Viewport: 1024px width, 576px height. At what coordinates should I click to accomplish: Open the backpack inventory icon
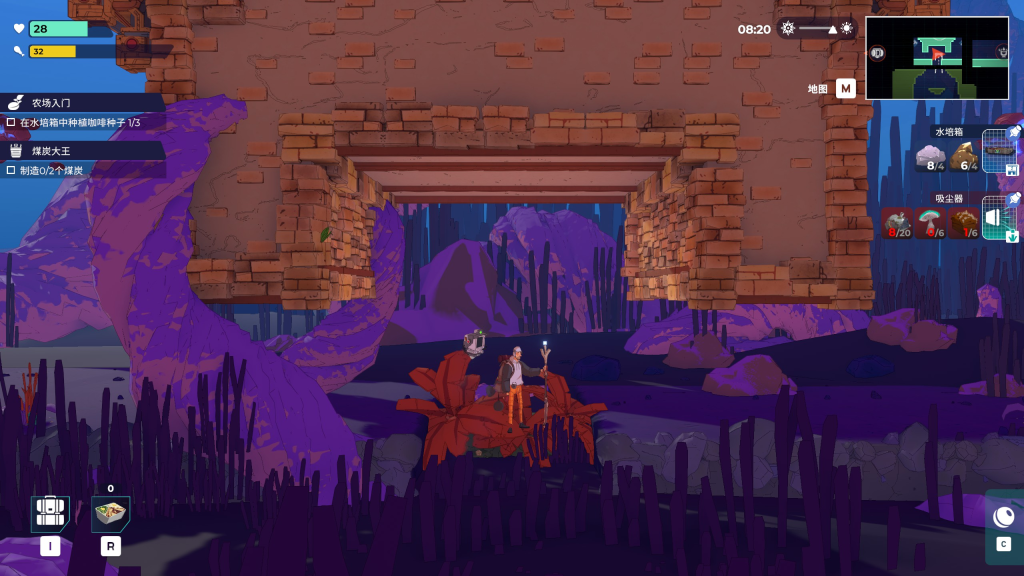(50, 514)
